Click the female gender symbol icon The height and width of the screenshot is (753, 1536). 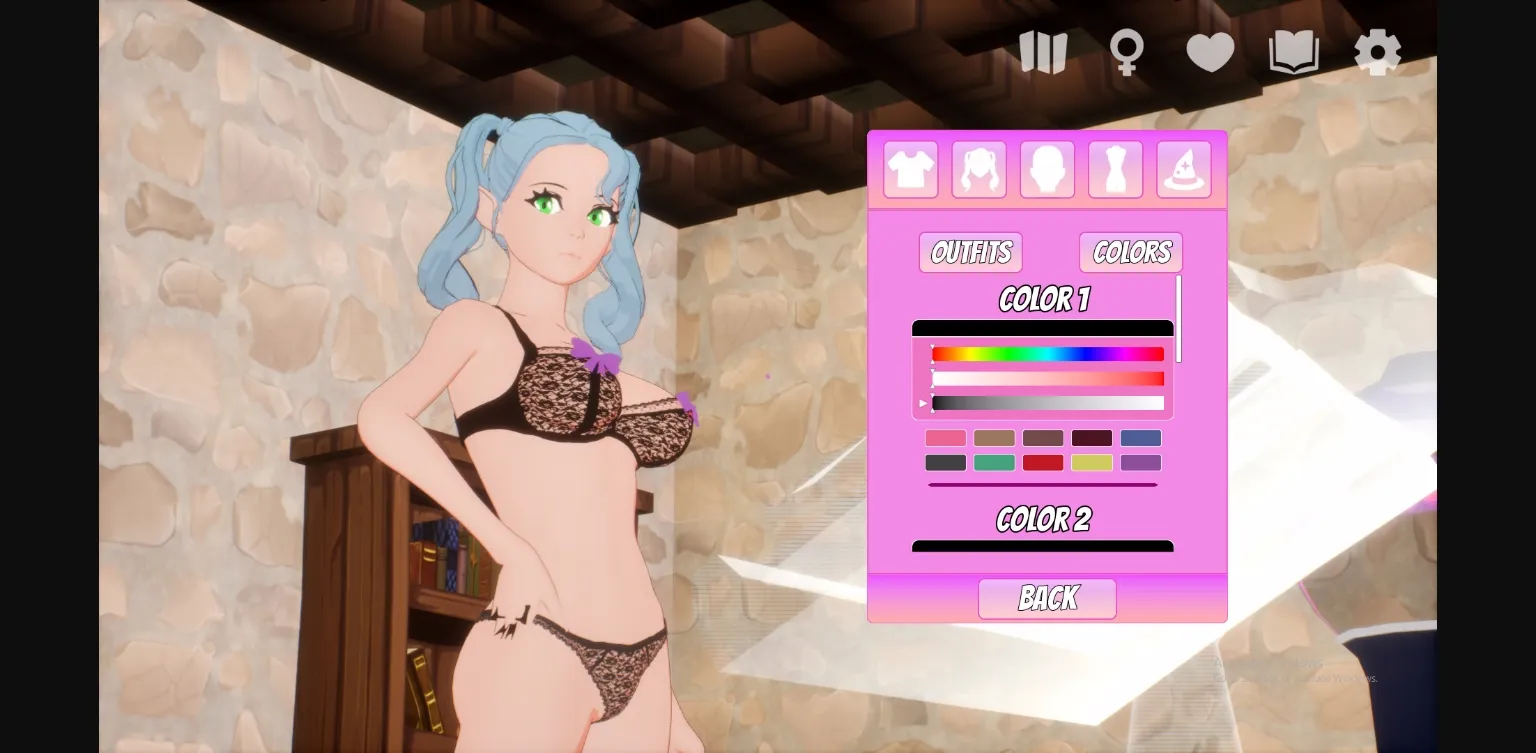[1127, 52]
